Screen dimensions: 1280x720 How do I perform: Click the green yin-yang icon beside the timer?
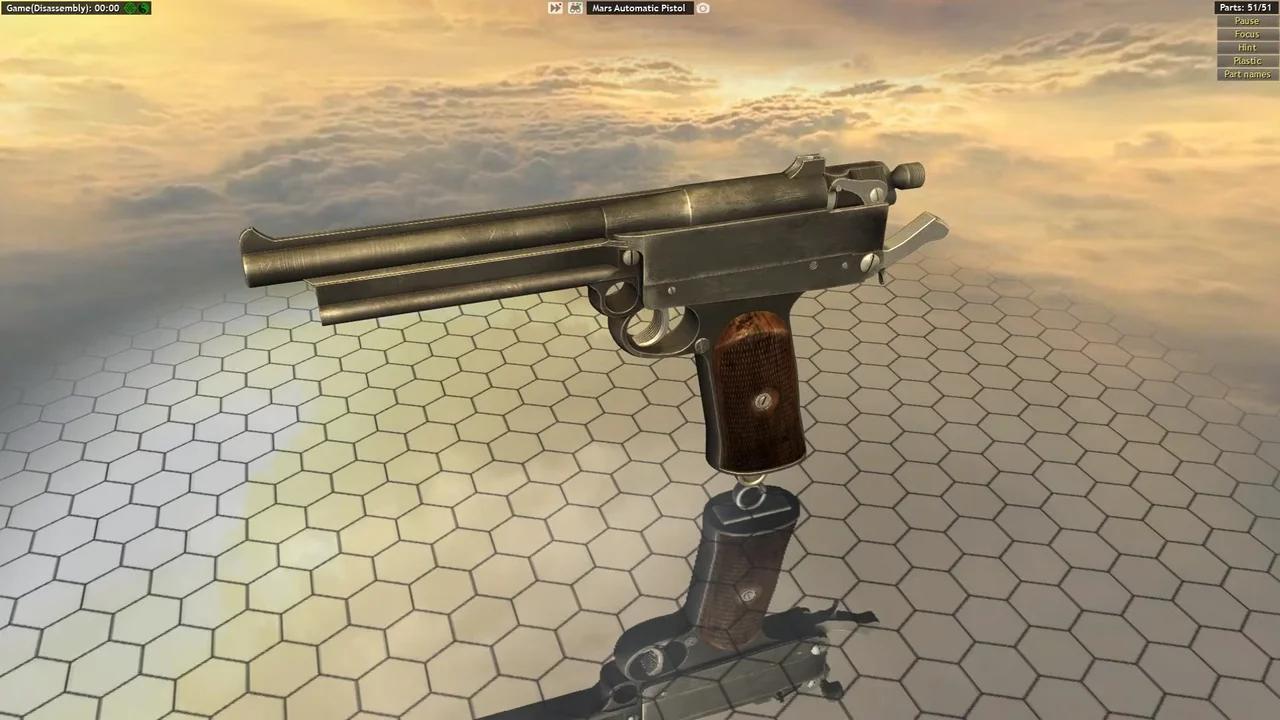(143, 8)
